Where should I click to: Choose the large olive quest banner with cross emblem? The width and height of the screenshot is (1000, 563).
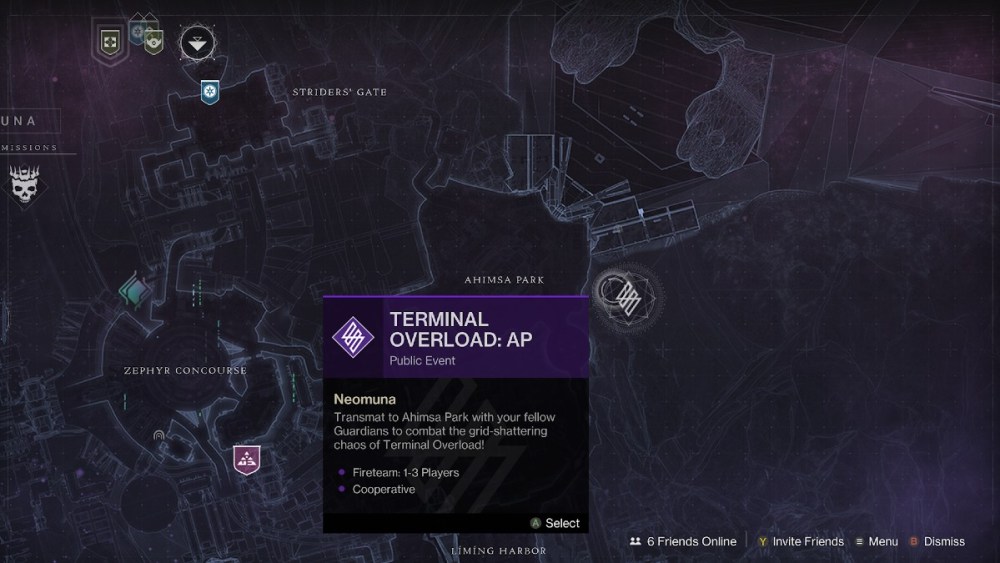[x=110, y=41]
